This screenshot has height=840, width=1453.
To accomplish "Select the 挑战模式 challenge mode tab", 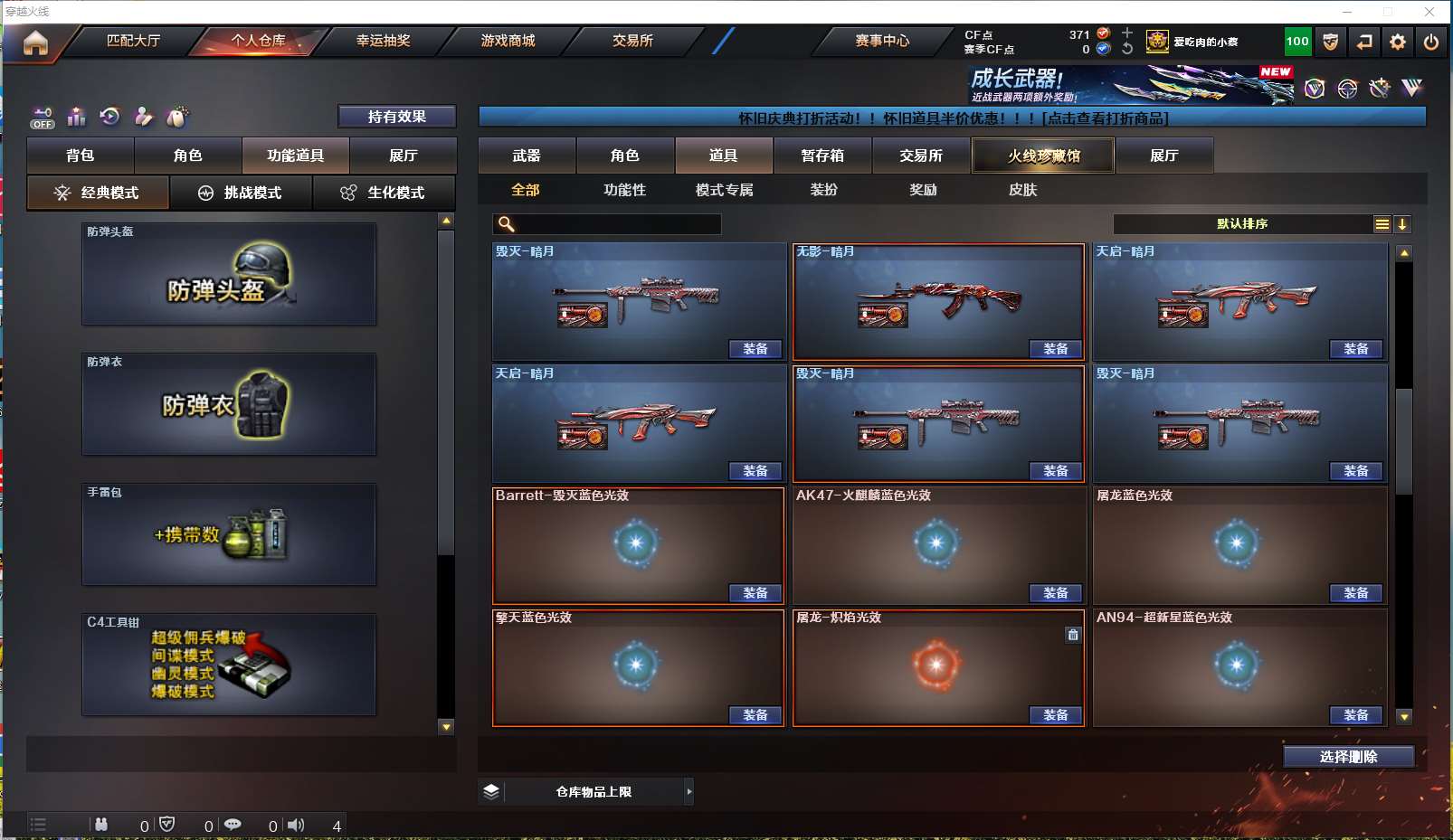I will click(x=241, y=193).
